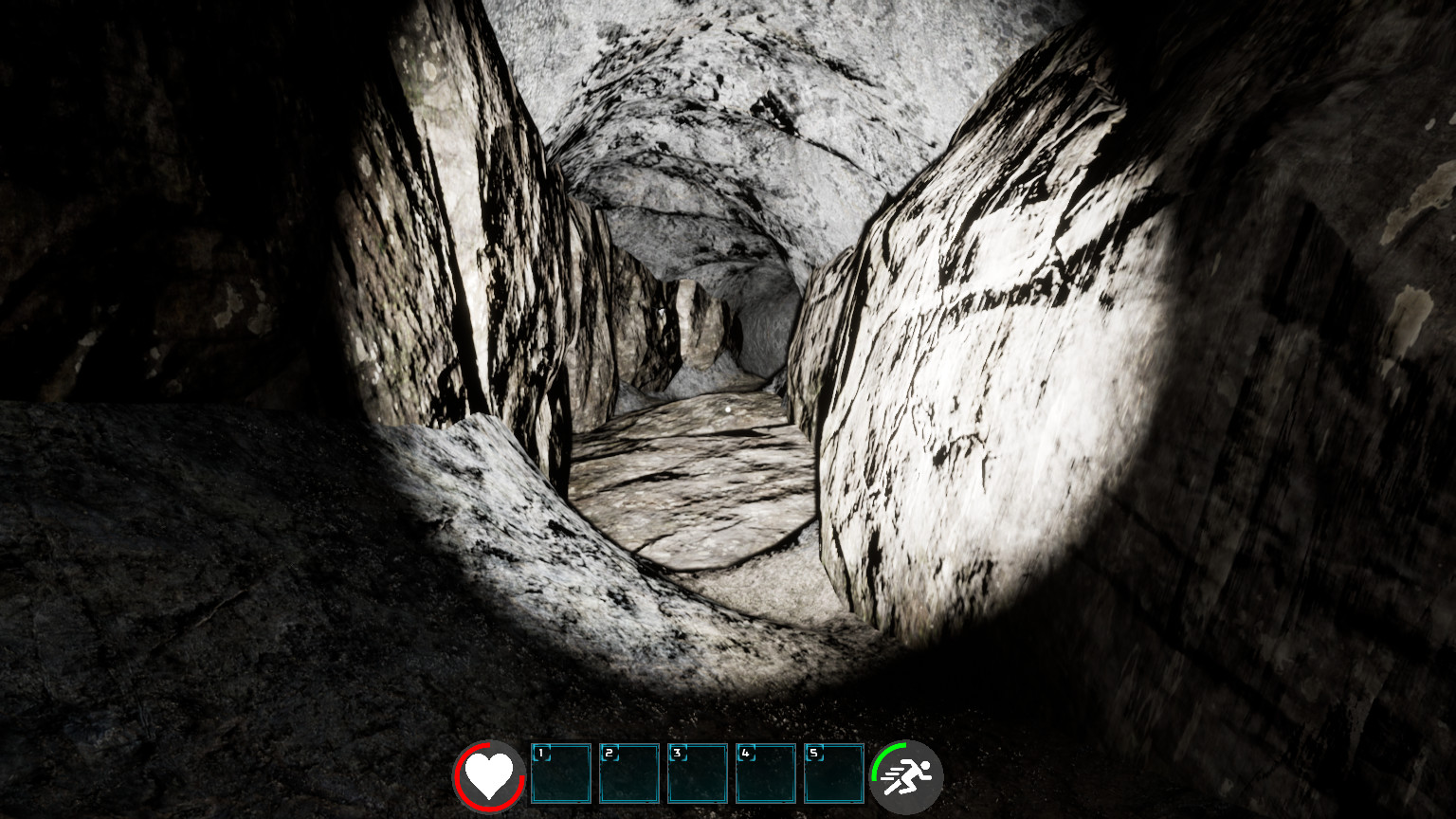
Task: Click the number 2 badge on the second hotbar slot
Action: (x=610, y=752)
